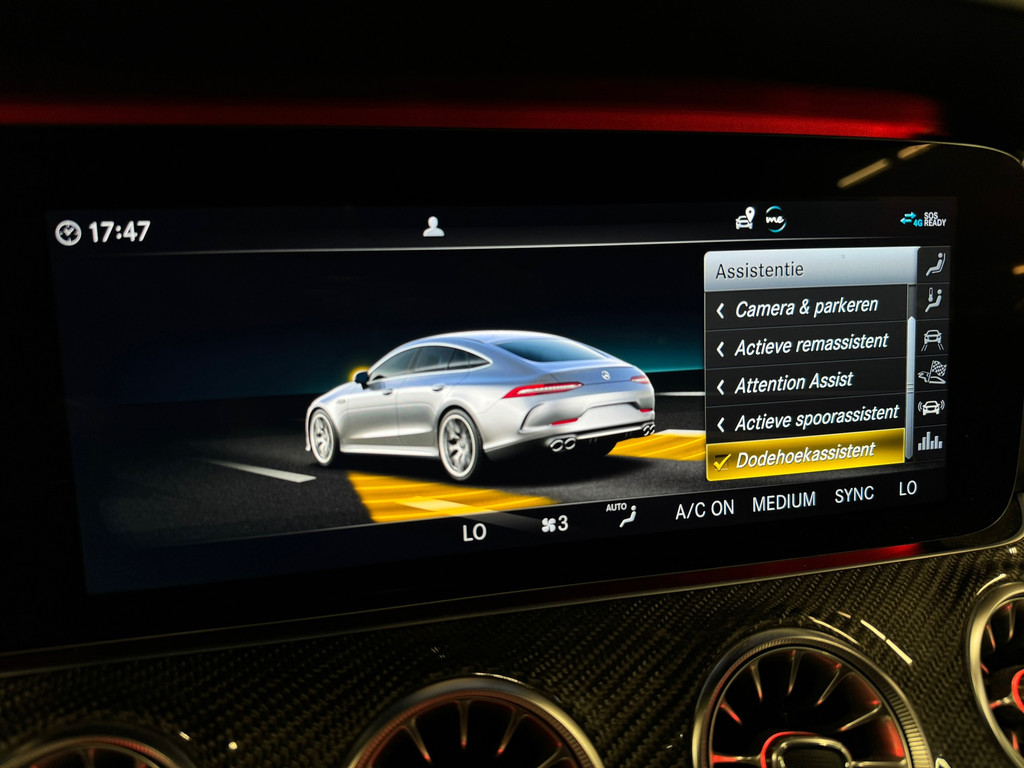The width and height of the screenshot is (1024, 768).
Task: Adjust the fan speed 3 control
Action: (554, 524)
